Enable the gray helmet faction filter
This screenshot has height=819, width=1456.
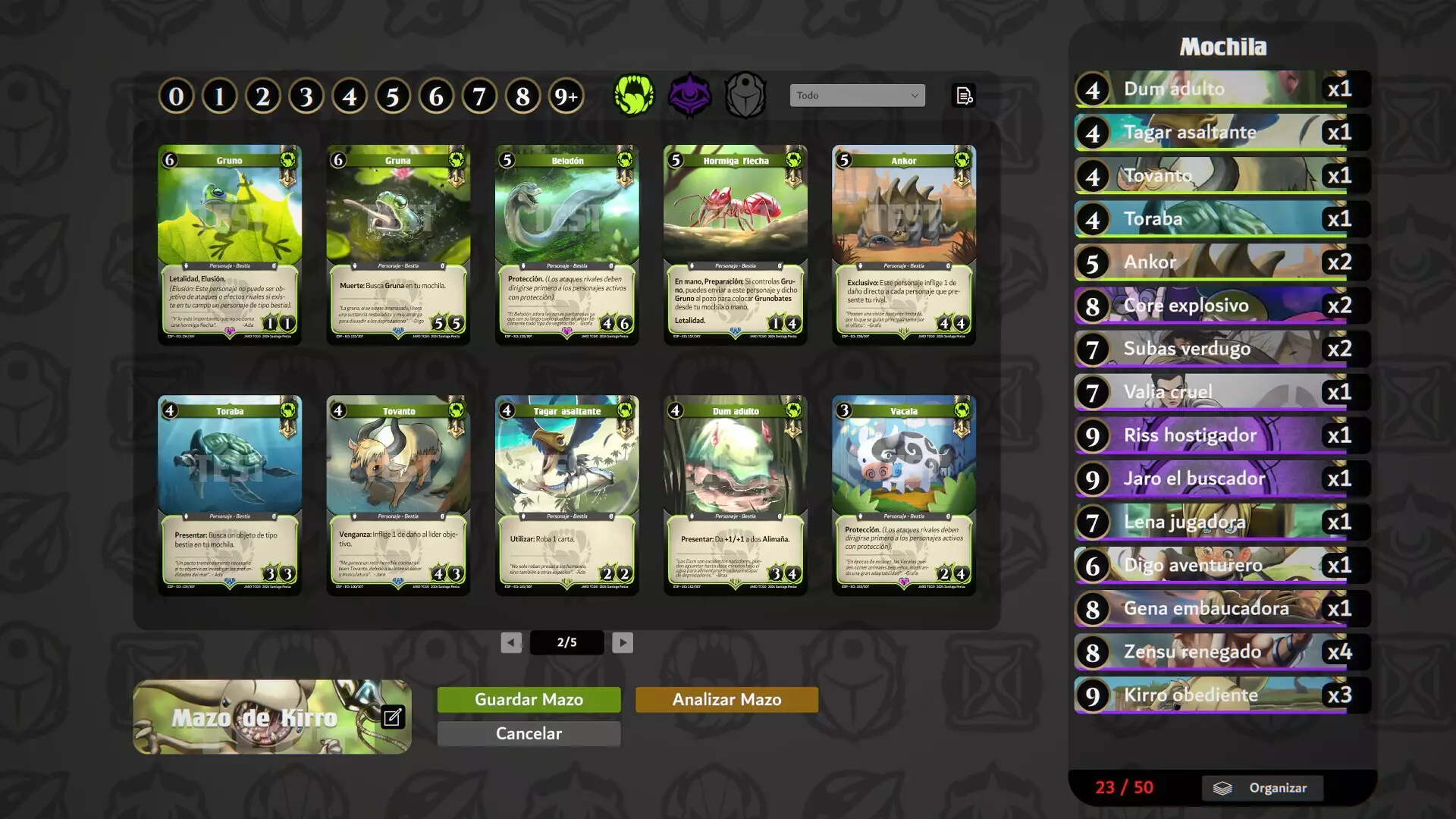pos(746,94)
